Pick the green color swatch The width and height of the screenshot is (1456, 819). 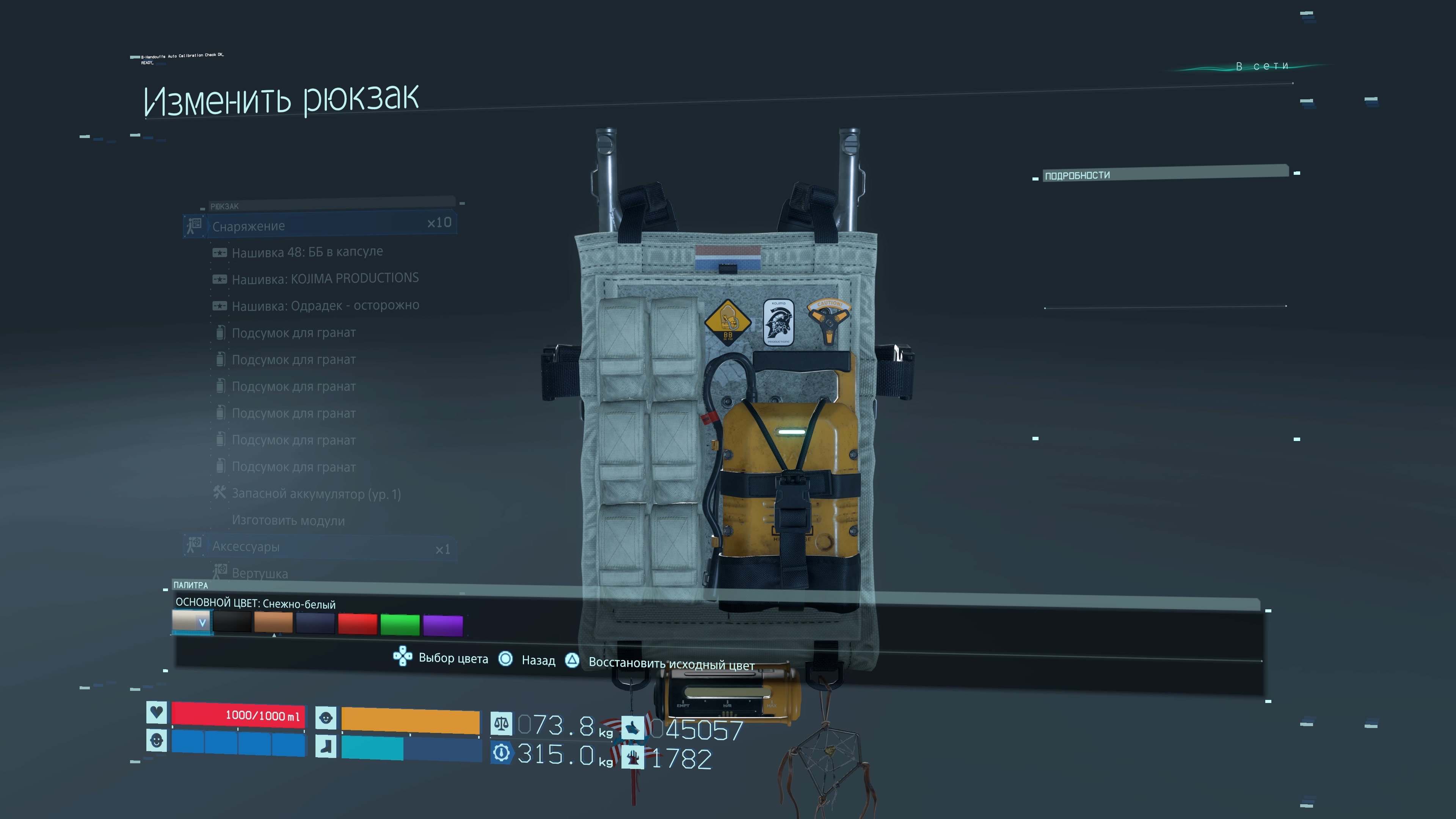(400, 624)
